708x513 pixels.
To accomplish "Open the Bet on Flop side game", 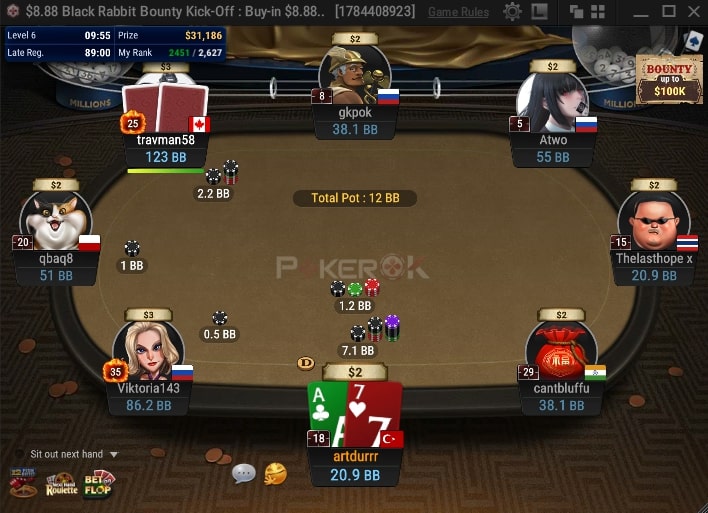I will tap(97, 485).
